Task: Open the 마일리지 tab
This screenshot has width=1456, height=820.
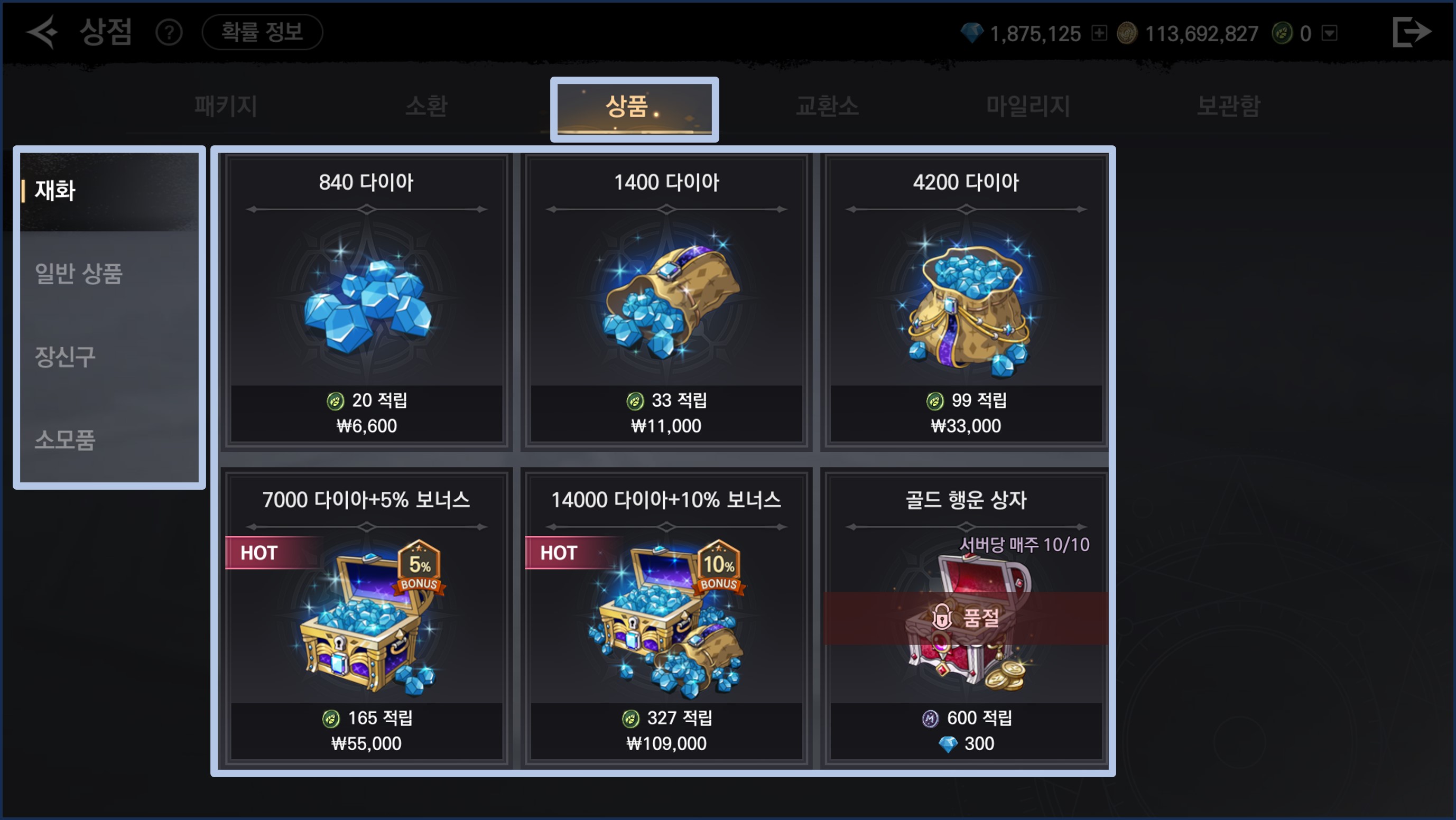Action: (x=1027, y=106)
